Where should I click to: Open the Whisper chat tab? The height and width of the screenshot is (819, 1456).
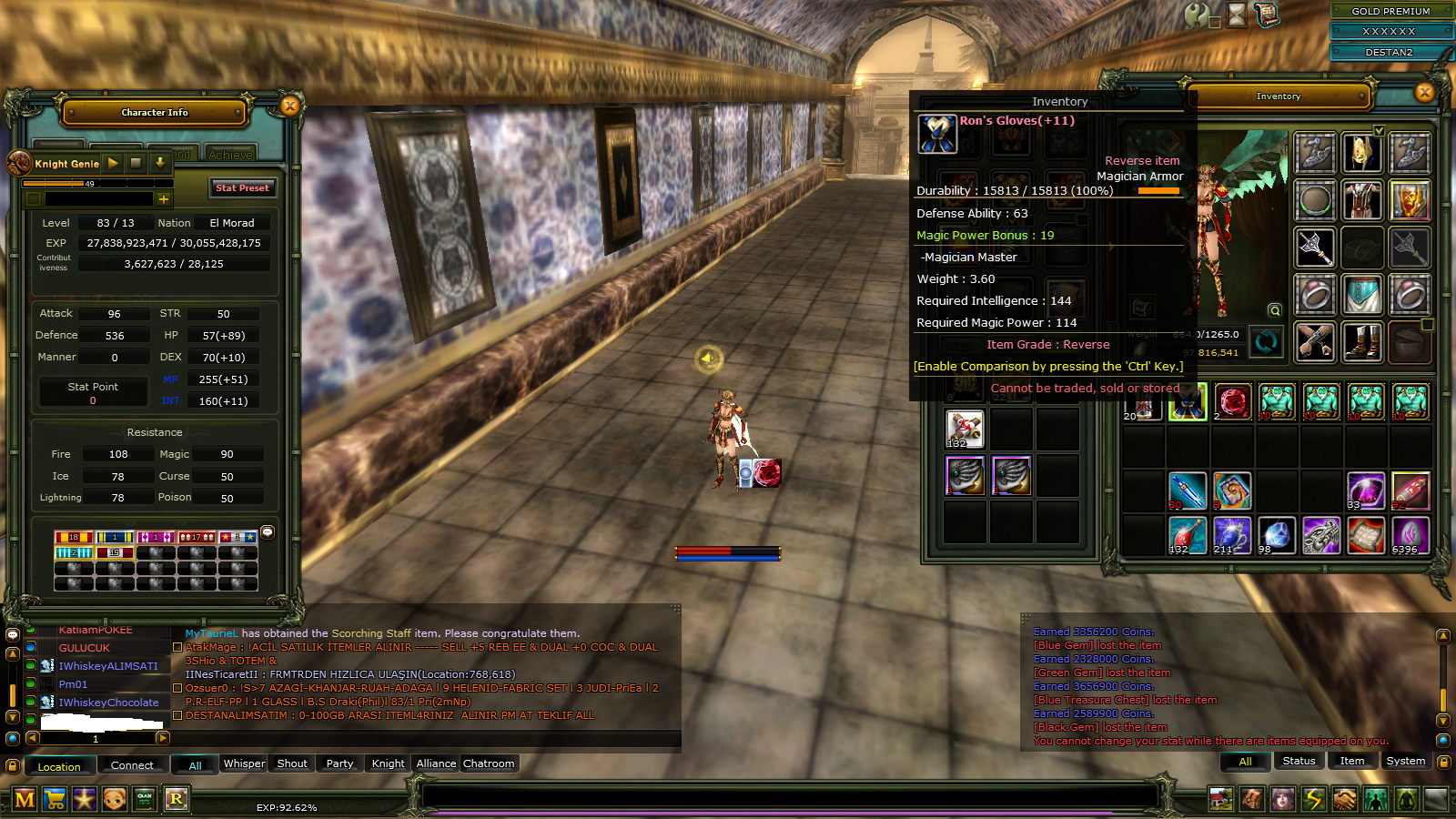click(x=243, y=763)
